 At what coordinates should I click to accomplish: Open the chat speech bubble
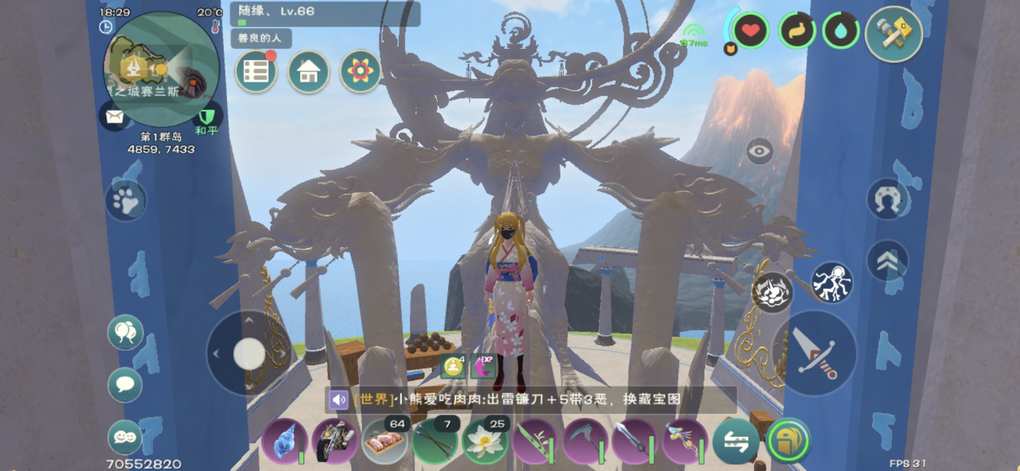125,384
